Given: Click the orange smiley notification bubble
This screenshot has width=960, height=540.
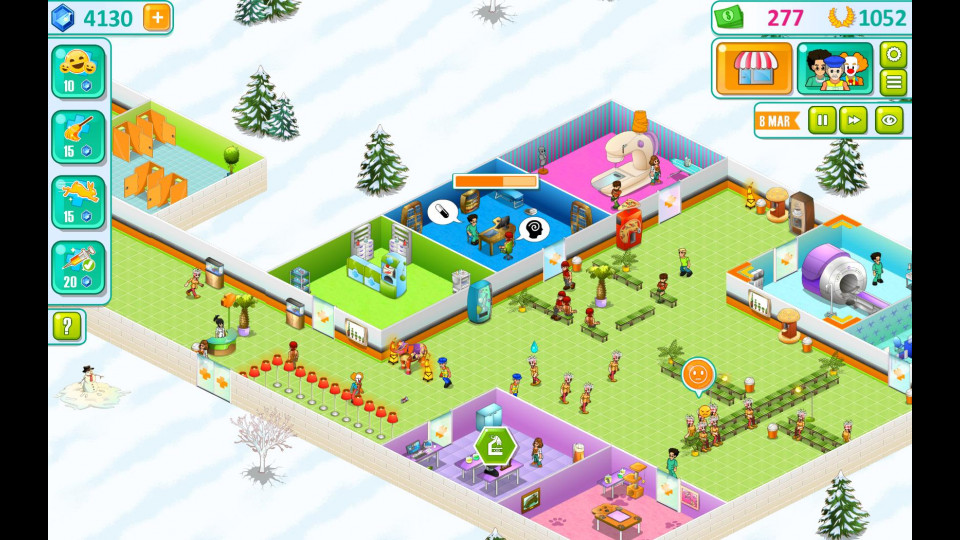Looking at the screenshot, I should coord(698,375).
